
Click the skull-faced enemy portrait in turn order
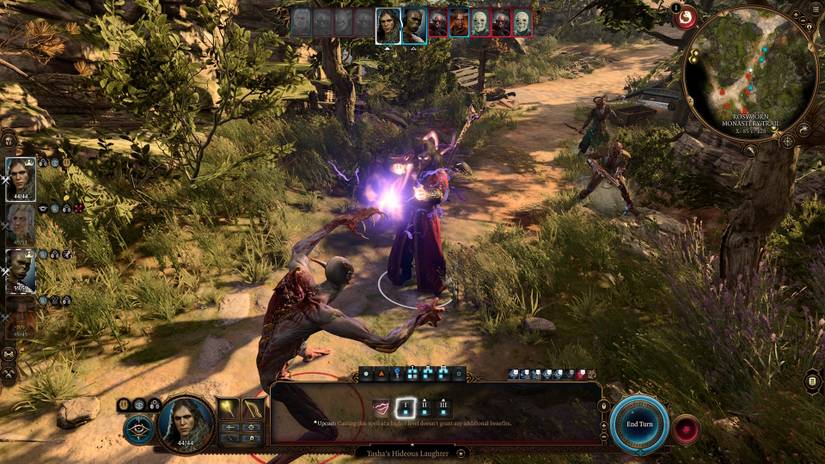pos(479,22)
